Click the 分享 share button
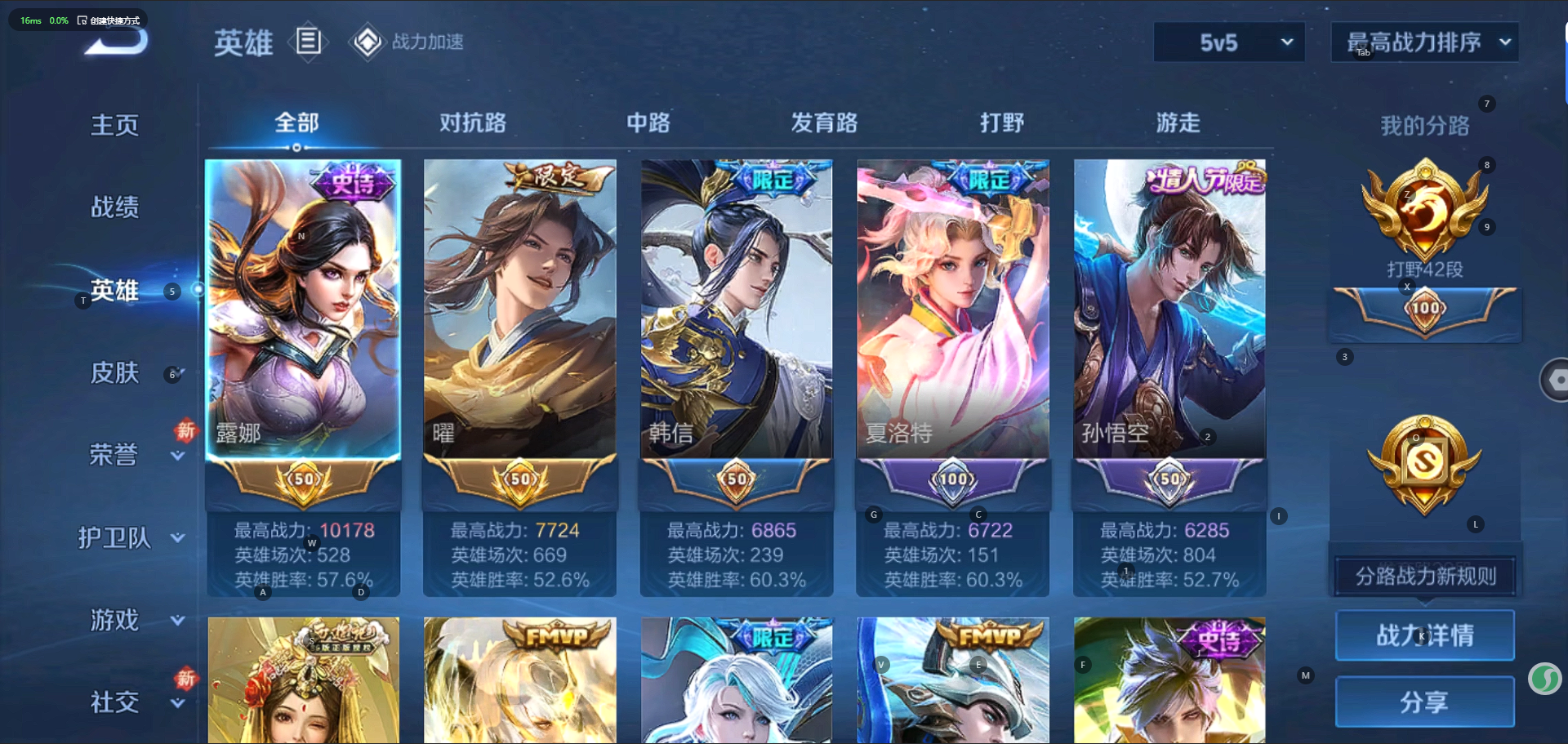The width and height of the screenshot is (1568, 744). pyautogui.click(x=1424, y=702)
